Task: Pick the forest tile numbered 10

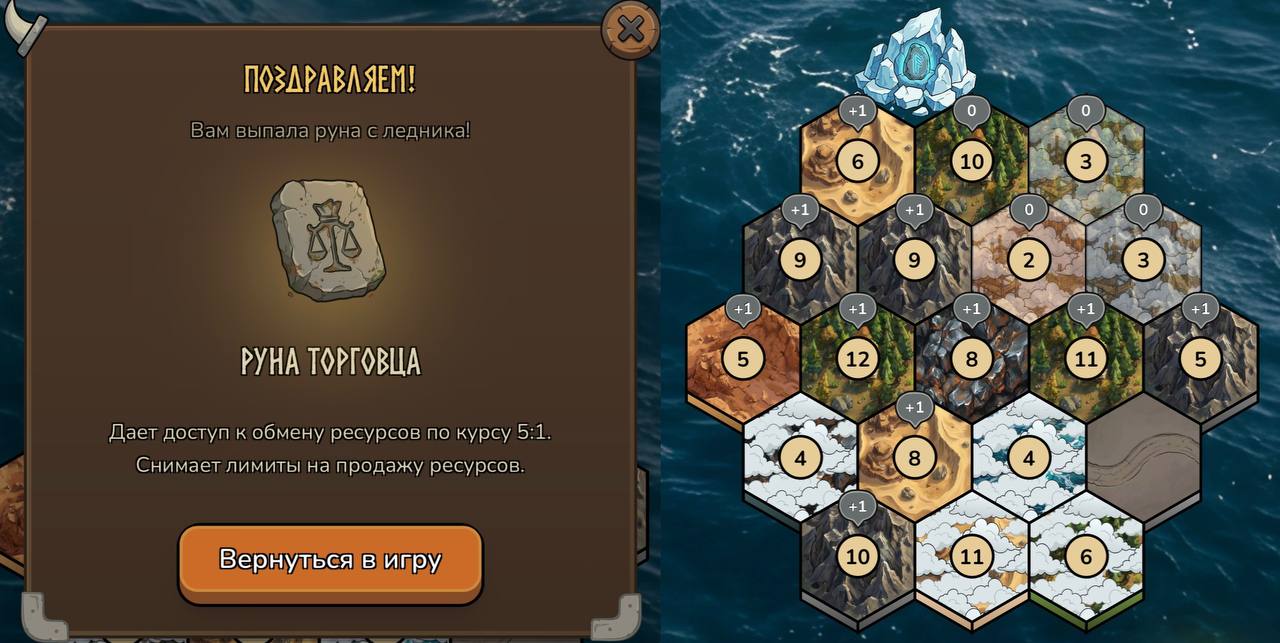Action: coord(971,161)
